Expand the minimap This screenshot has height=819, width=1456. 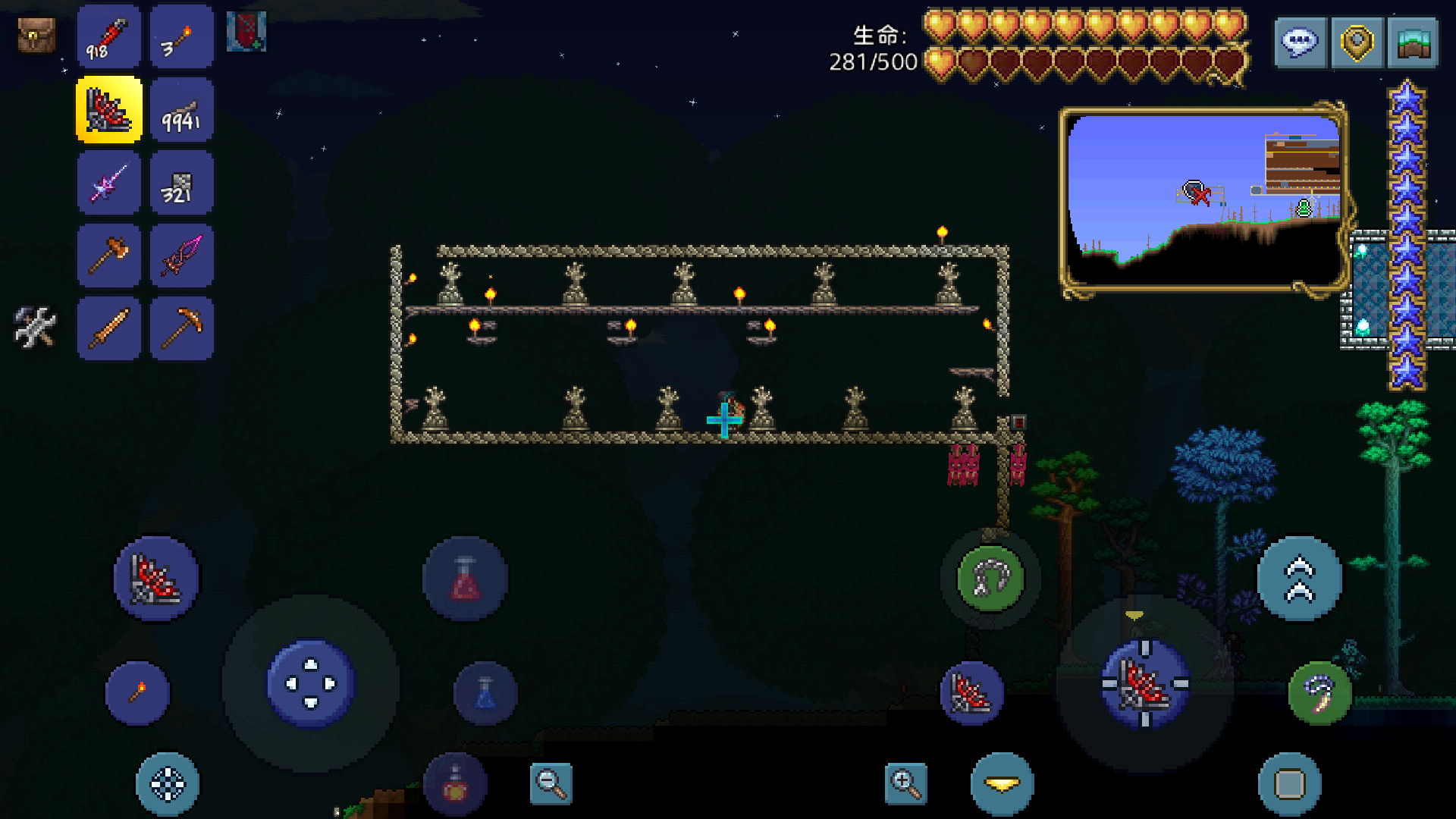1203,199
